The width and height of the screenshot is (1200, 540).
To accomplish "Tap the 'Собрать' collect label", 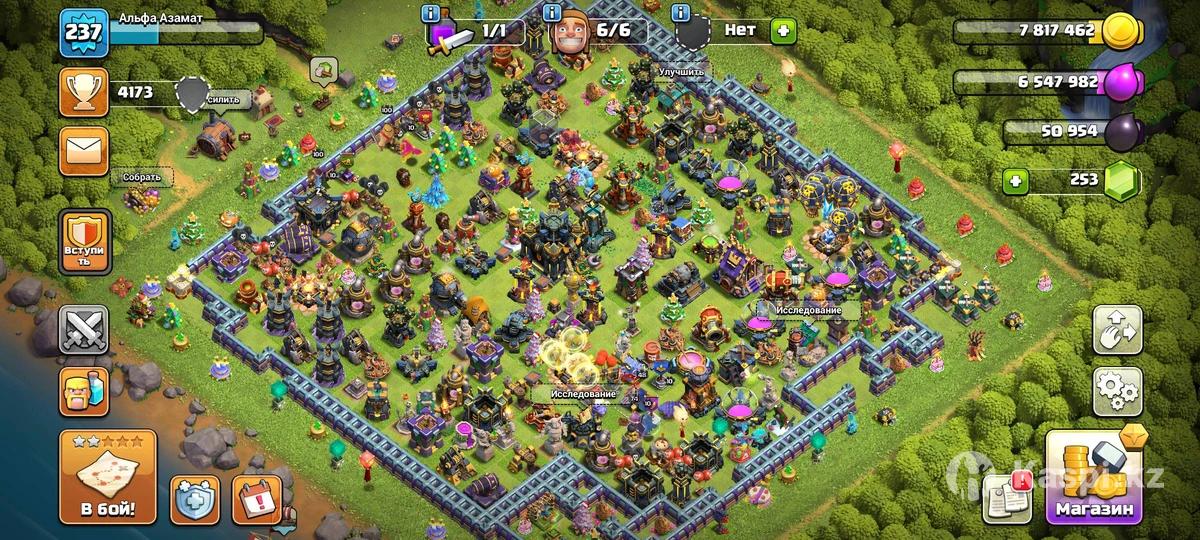I will pyautogui.click(x=141, y=177).
